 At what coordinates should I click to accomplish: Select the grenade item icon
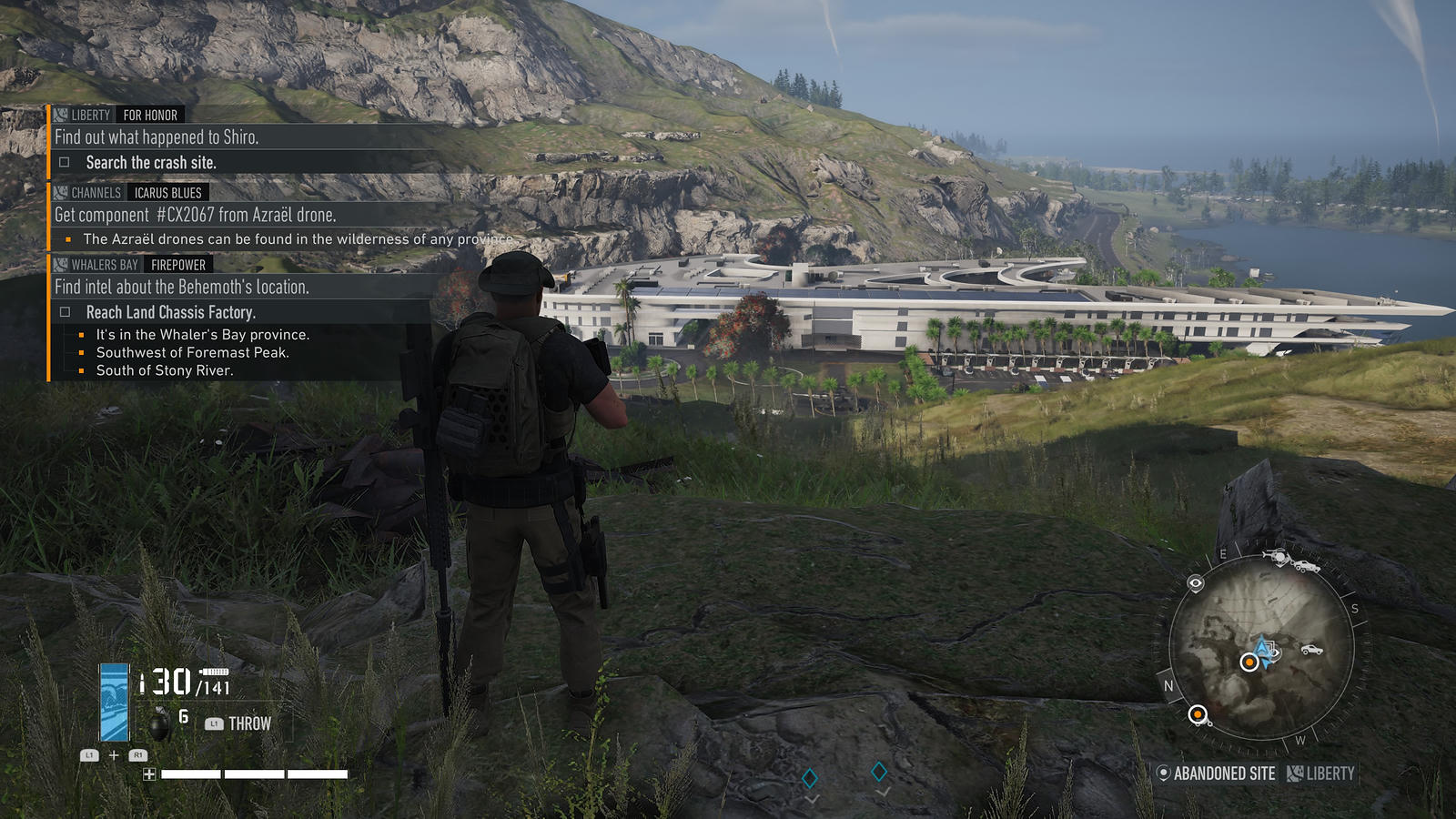(x=160, y=723)
